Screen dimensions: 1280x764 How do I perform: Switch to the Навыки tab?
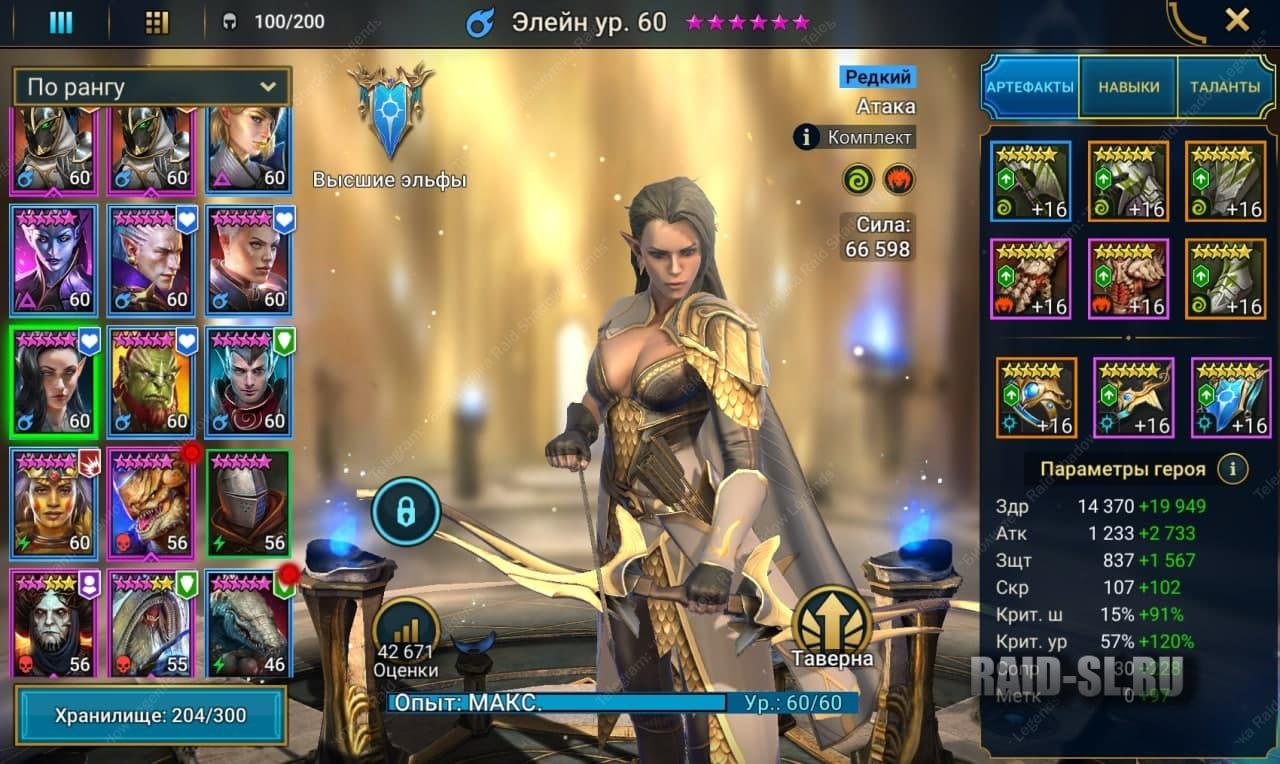[1129, 87]
